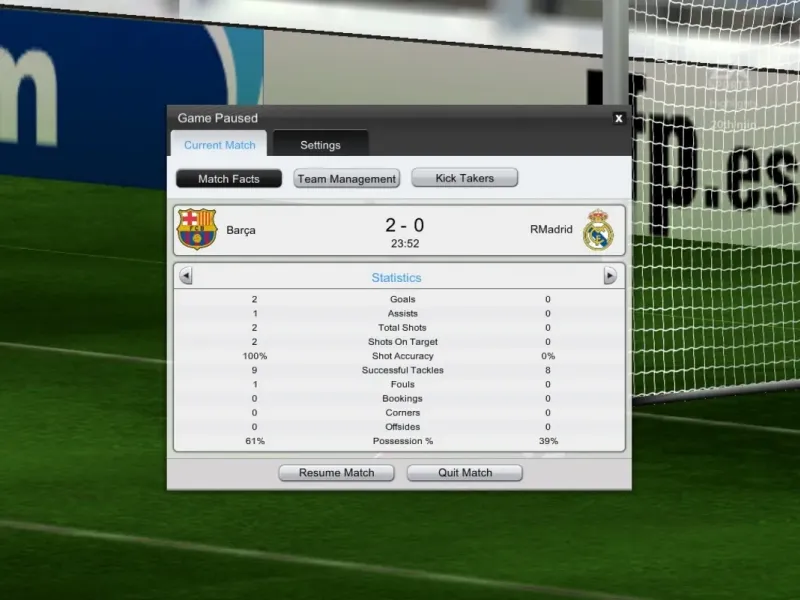
Task: Switch to the Current Match tab
Action: click(219, 145)
